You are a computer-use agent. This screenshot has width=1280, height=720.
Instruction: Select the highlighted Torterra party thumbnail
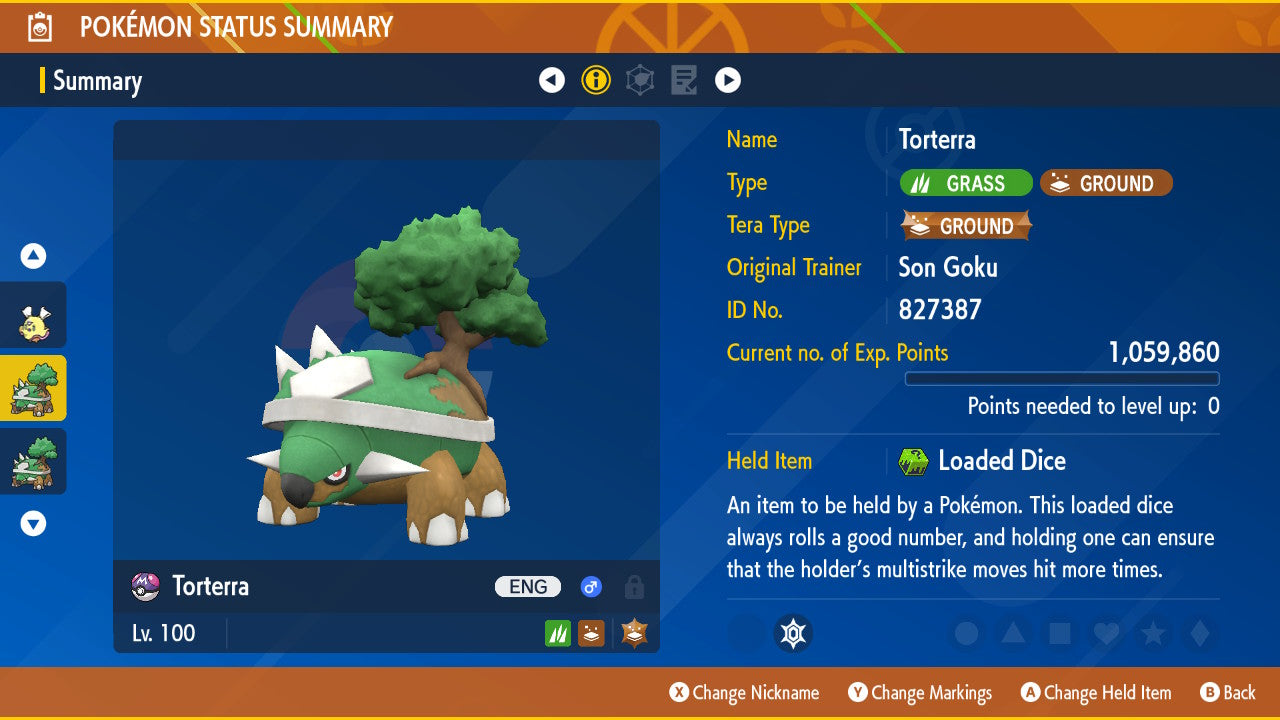click(33, 389)
